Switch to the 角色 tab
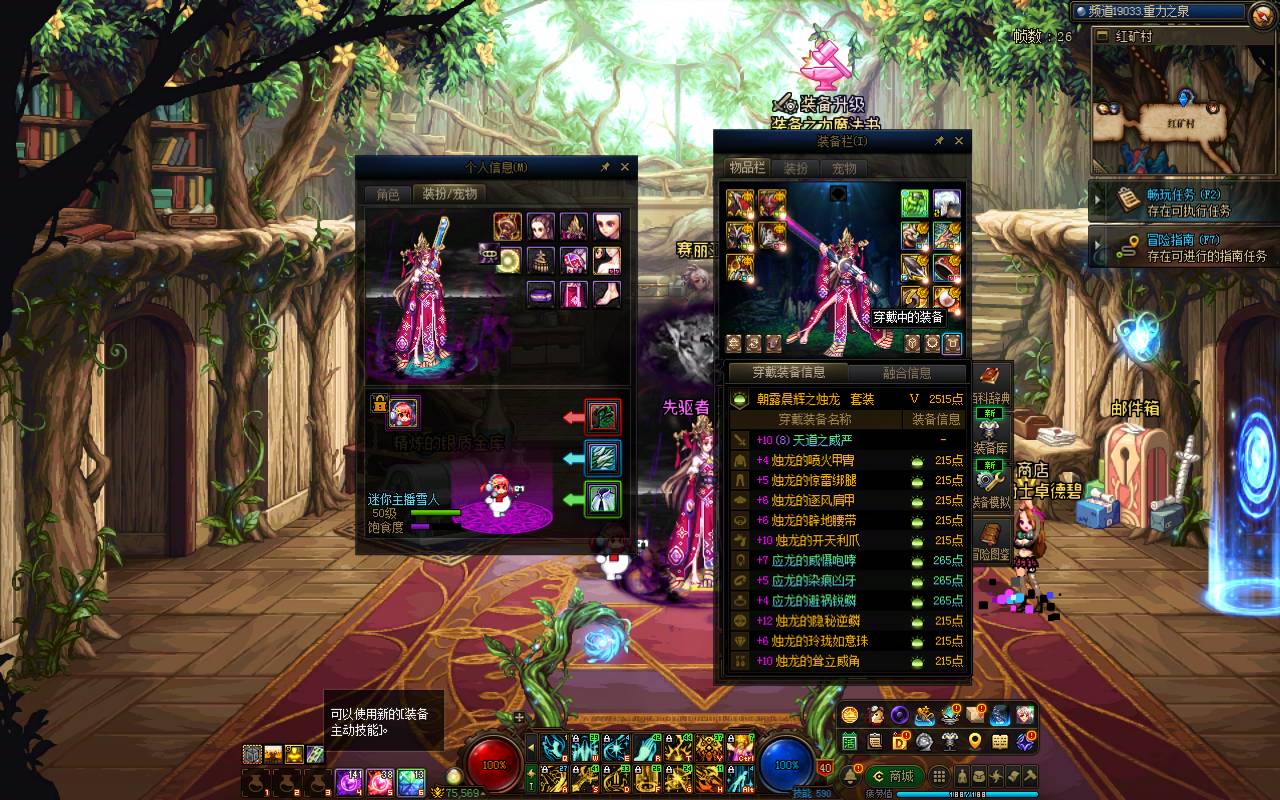1280x800 pixels. (387, 194)
